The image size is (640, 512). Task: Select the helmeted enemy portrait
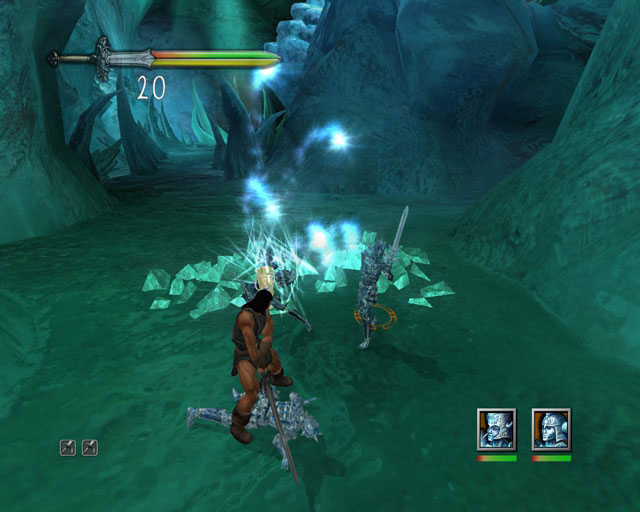point(551,429)
